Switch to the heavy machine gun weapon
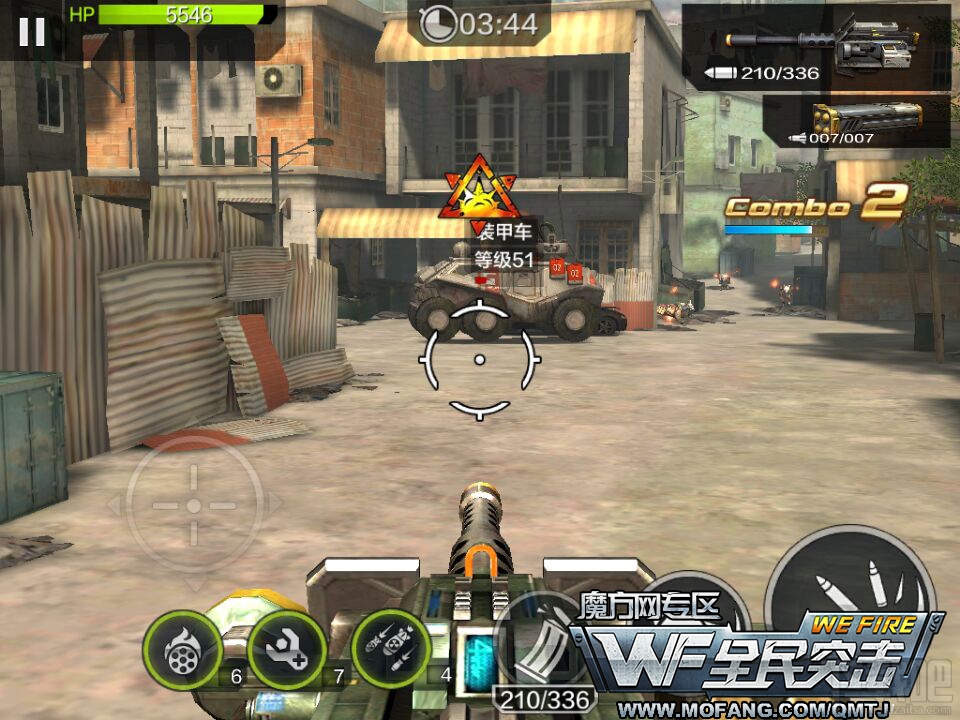 [816, 47]
